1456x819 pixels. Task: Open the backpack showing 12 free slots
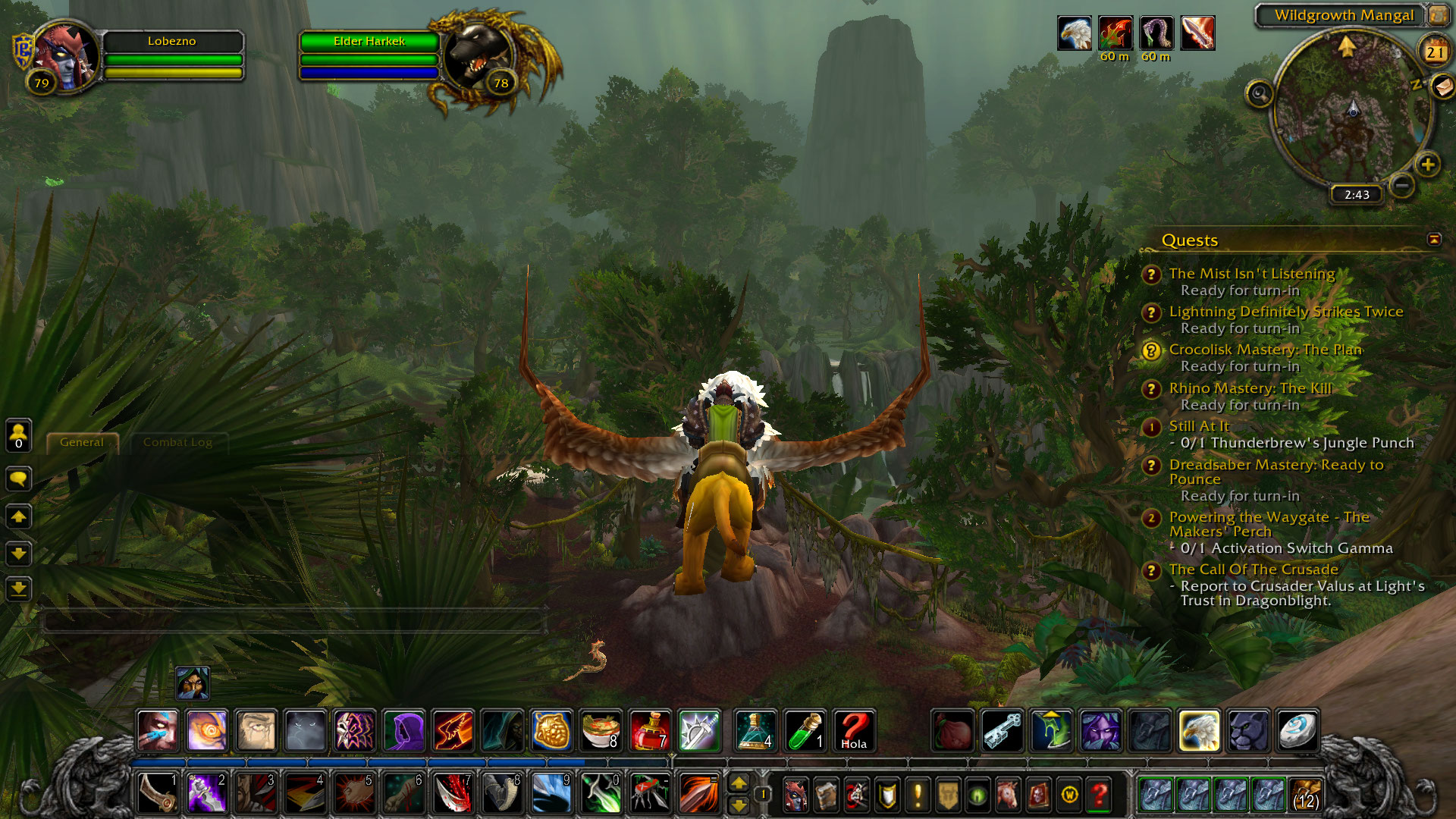point(1305,794)
